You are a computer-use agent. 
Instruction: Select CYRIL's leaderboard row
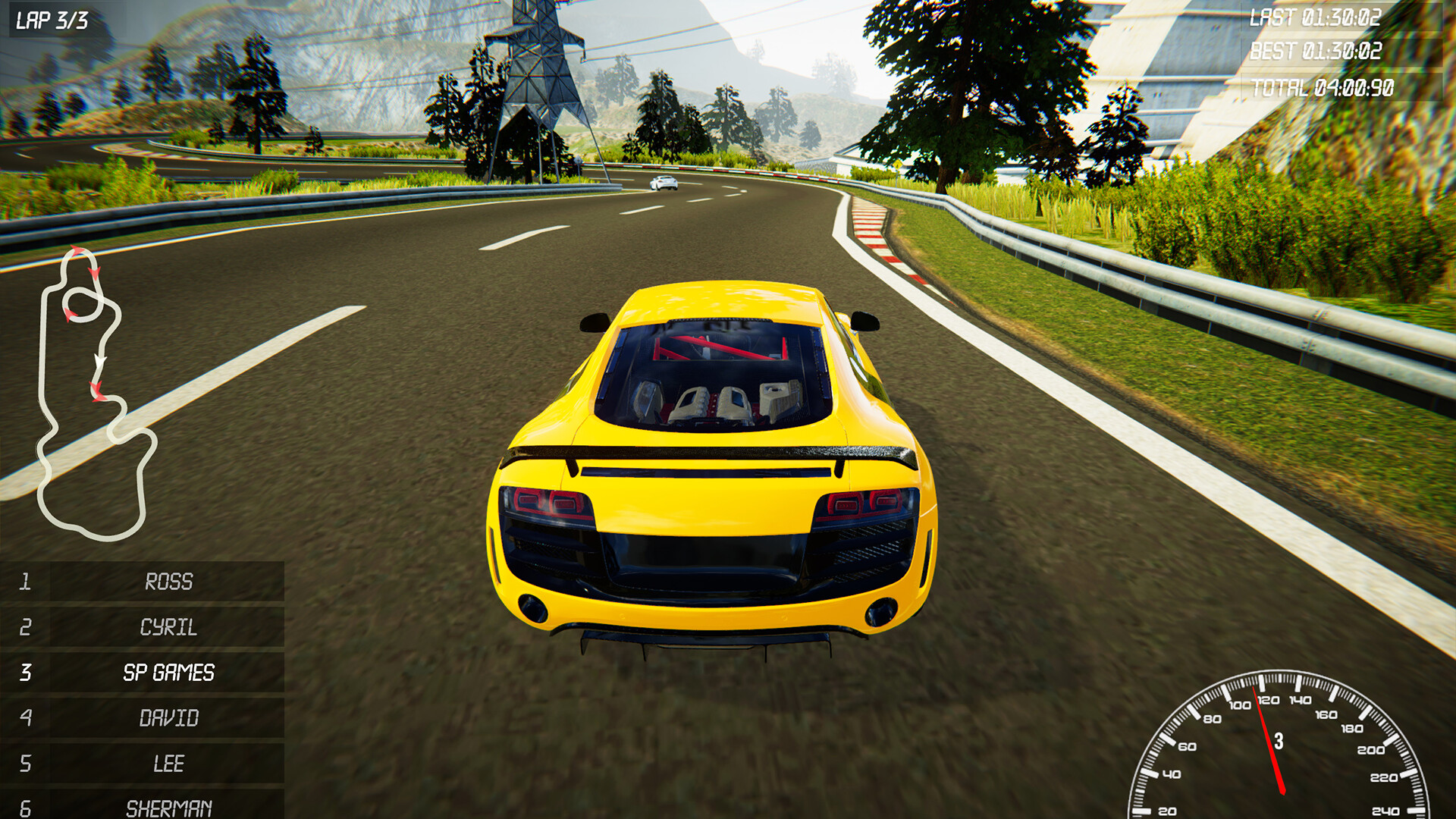[x=168, y=627]
